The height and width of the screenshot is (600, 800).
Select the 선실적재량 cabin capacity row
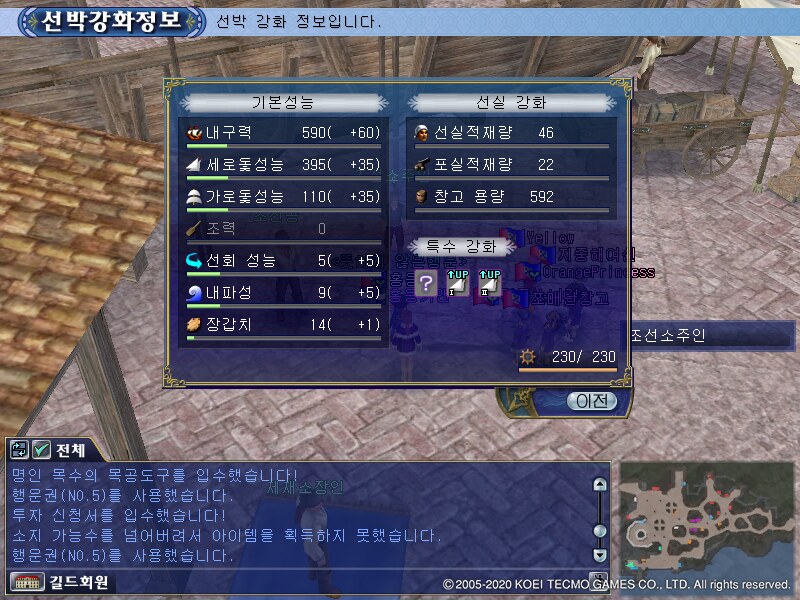tap(510, 133)
